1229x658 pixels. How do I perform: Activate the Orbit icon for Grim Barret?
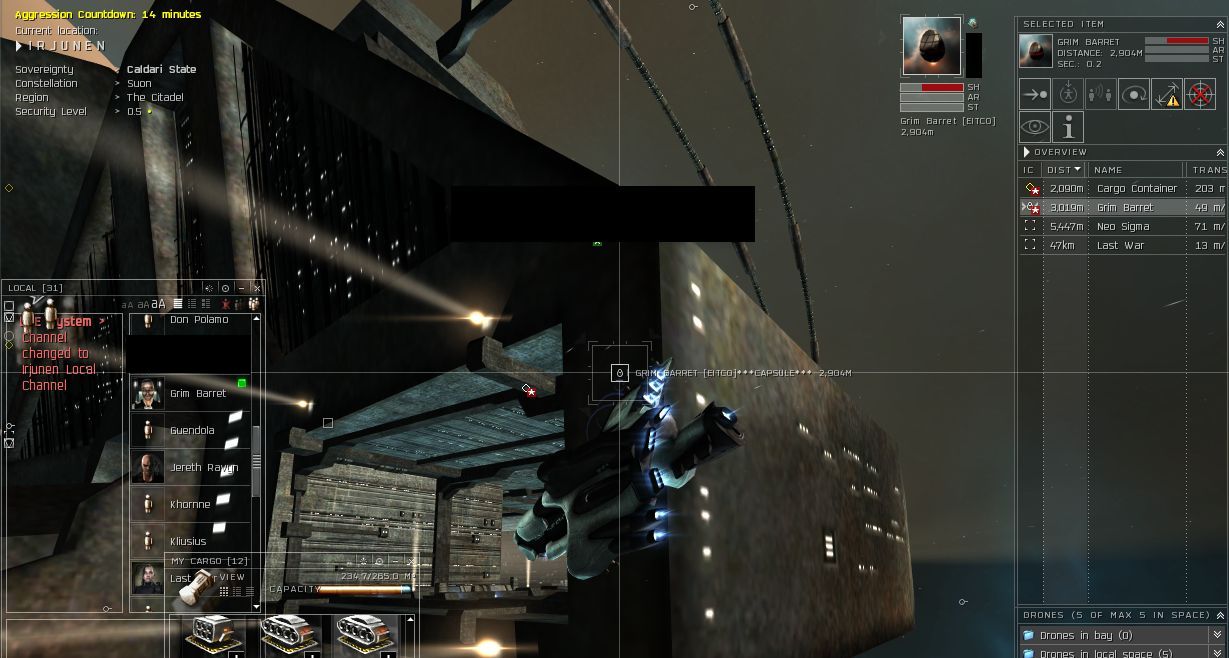(x=1134, y=94)
